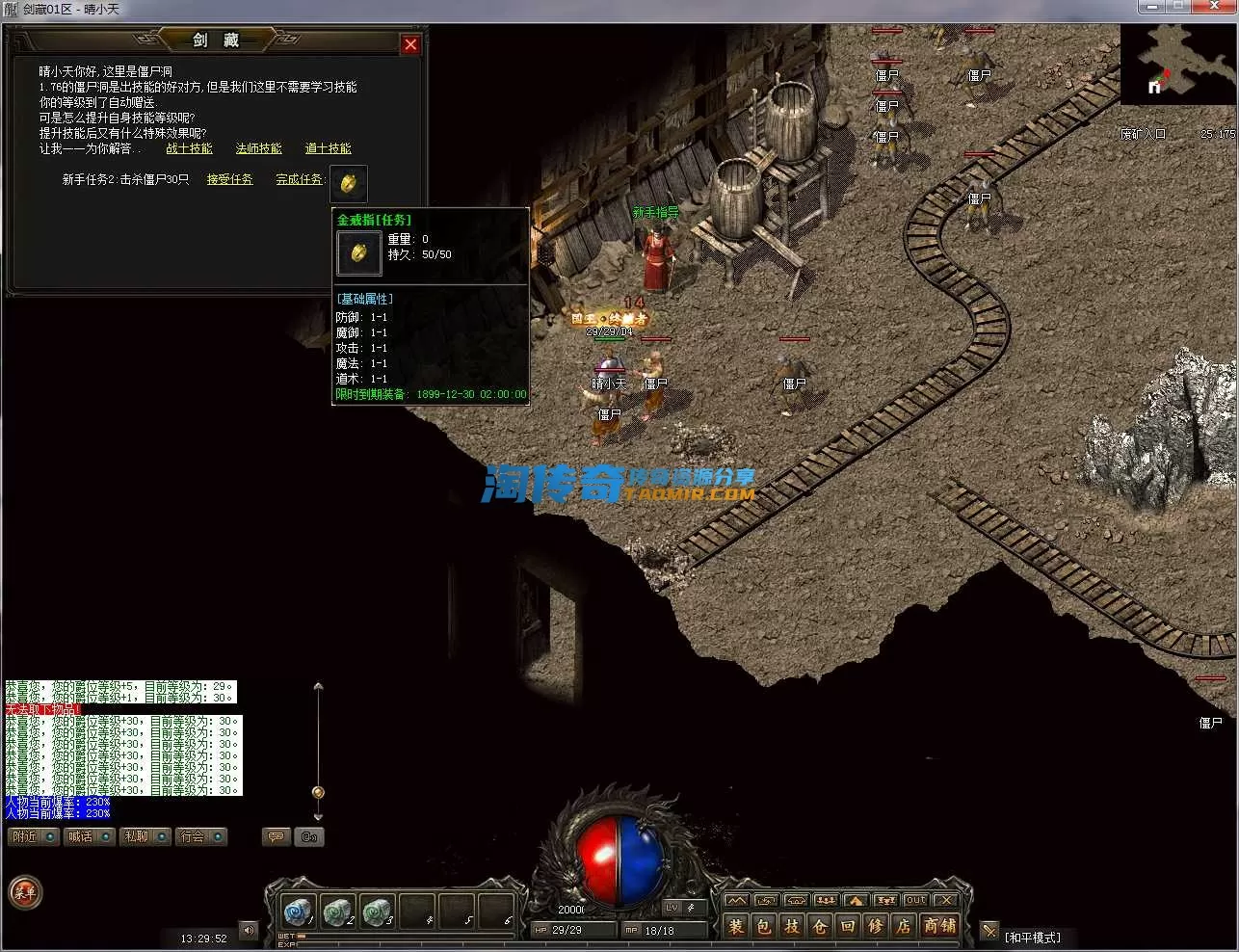Open the 战士技能 warrior skills link

(x=189, y=148)
